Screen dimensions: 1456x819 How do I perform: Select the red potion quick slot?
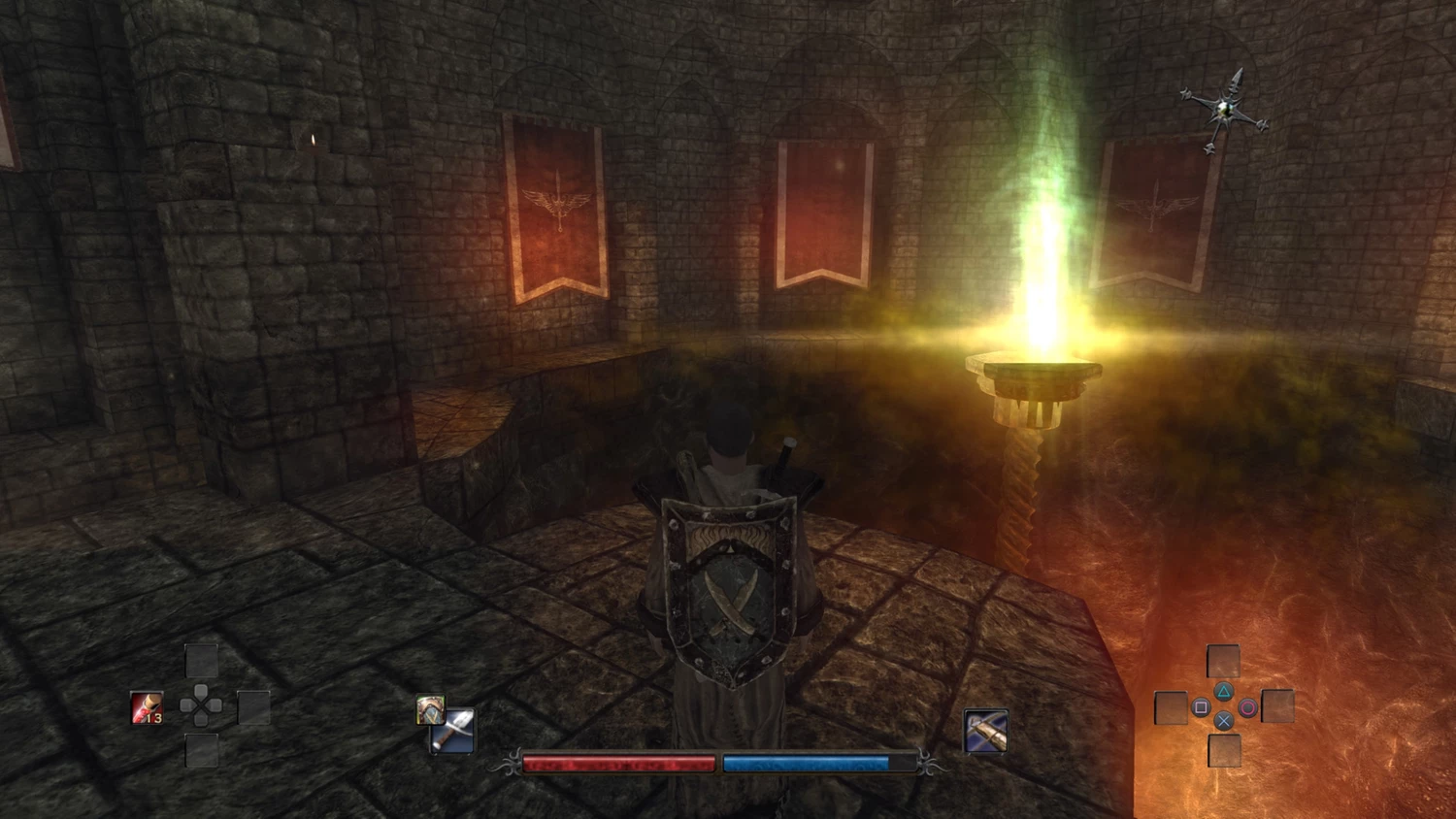pyautogui.click(x=147, y=707)
